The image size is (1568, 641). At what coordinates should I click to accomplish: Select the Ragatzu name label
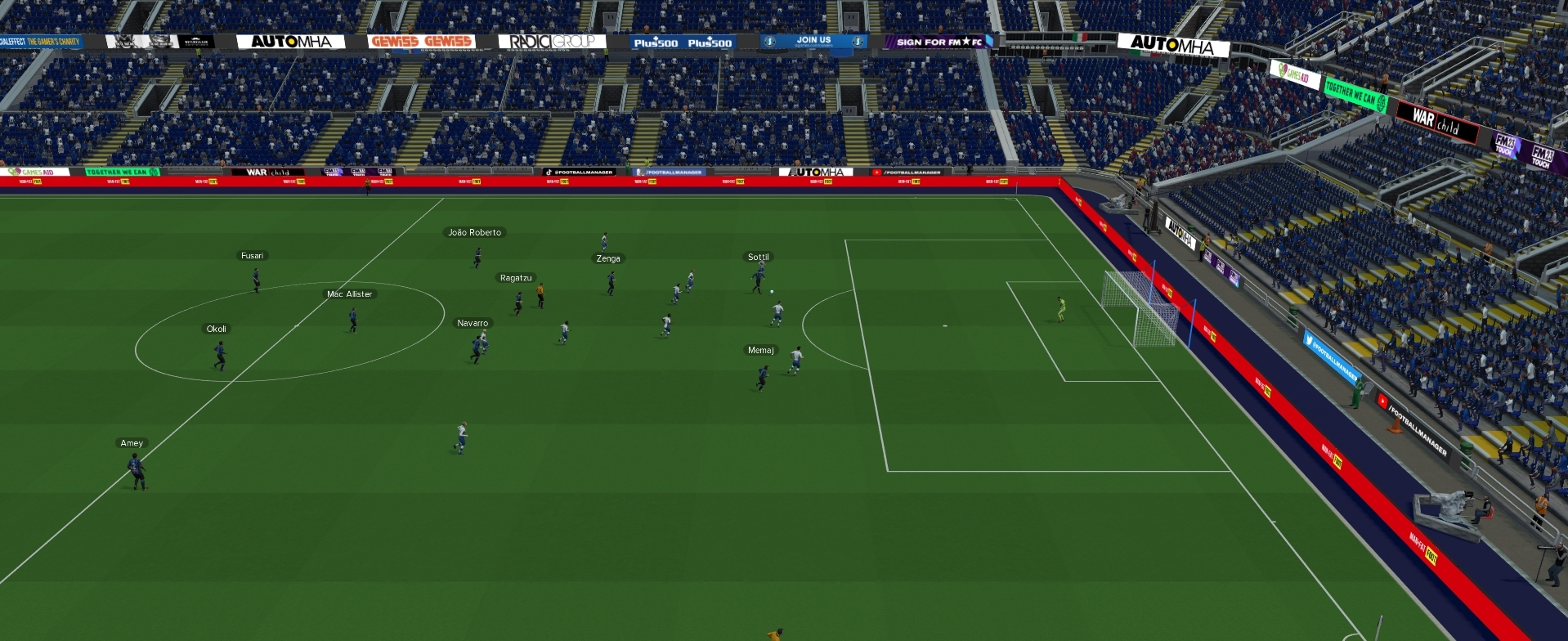516,279
